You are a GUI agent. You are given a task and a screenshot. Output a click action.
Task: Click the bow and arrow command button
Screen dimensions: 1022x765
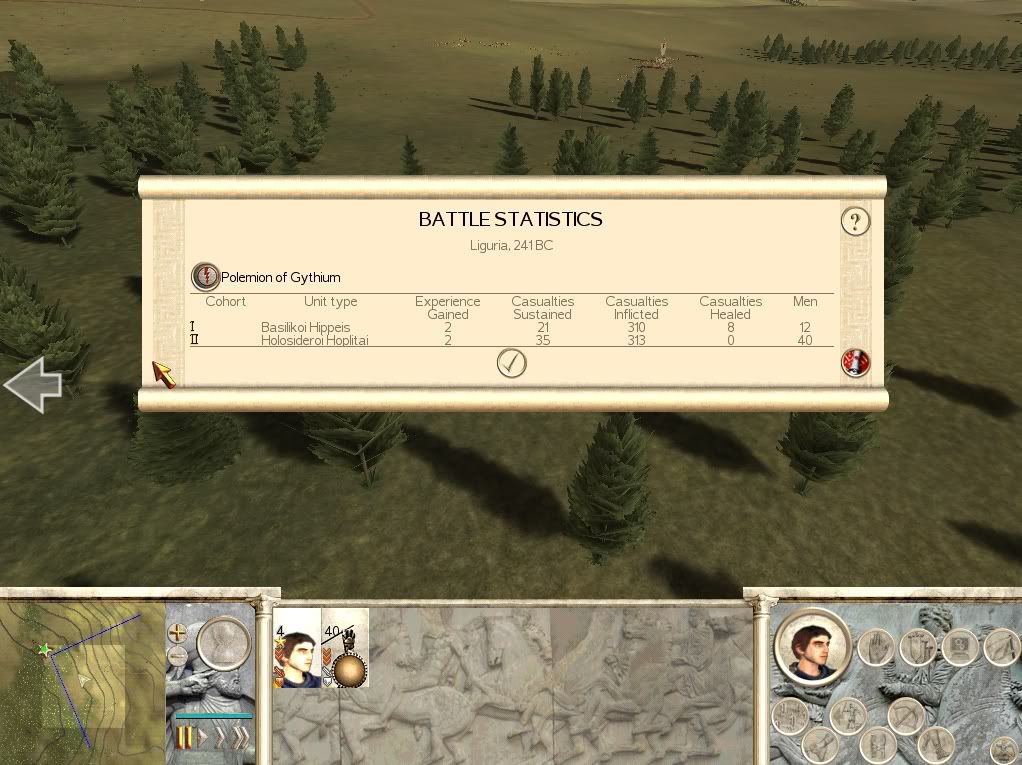pos(908,714)
